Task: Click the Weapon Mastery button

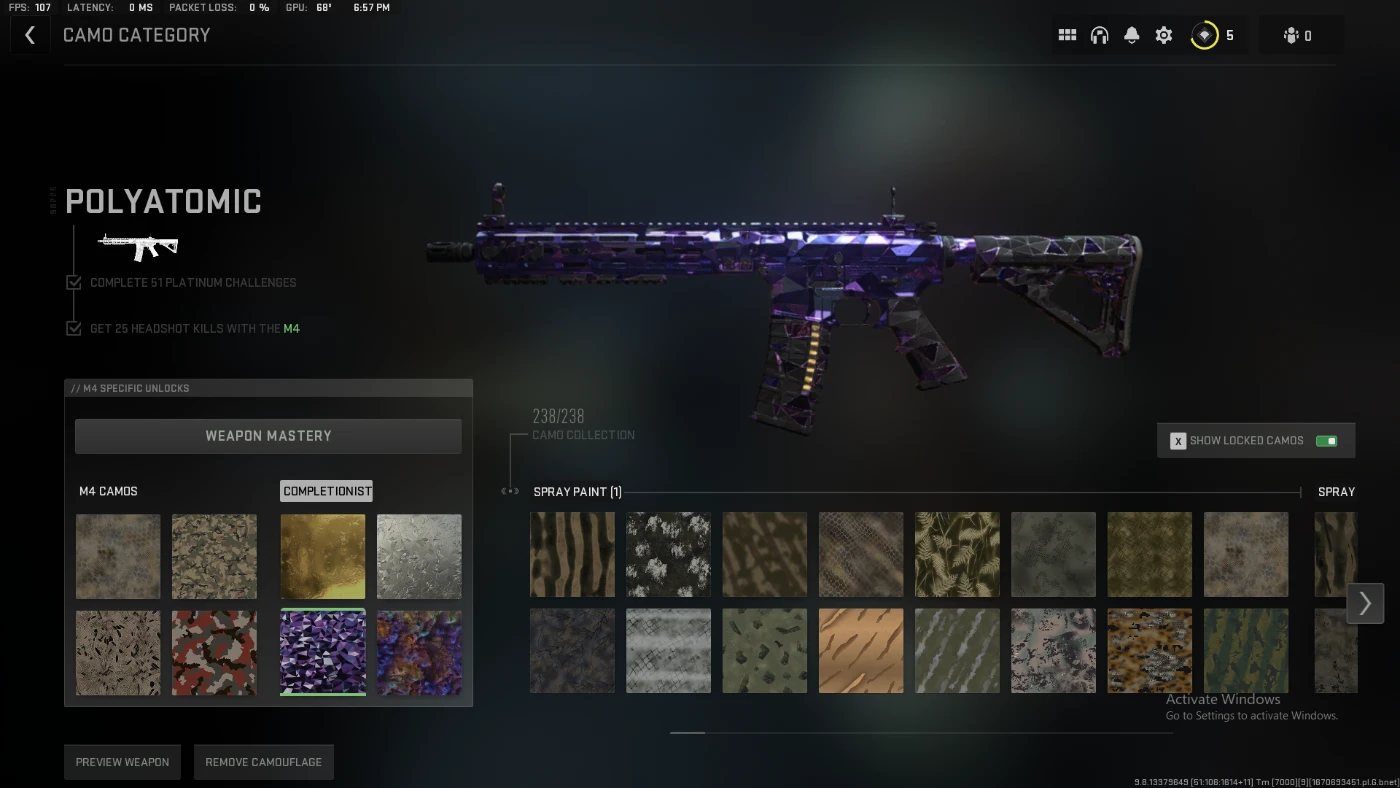Action: tap(268, 436)
